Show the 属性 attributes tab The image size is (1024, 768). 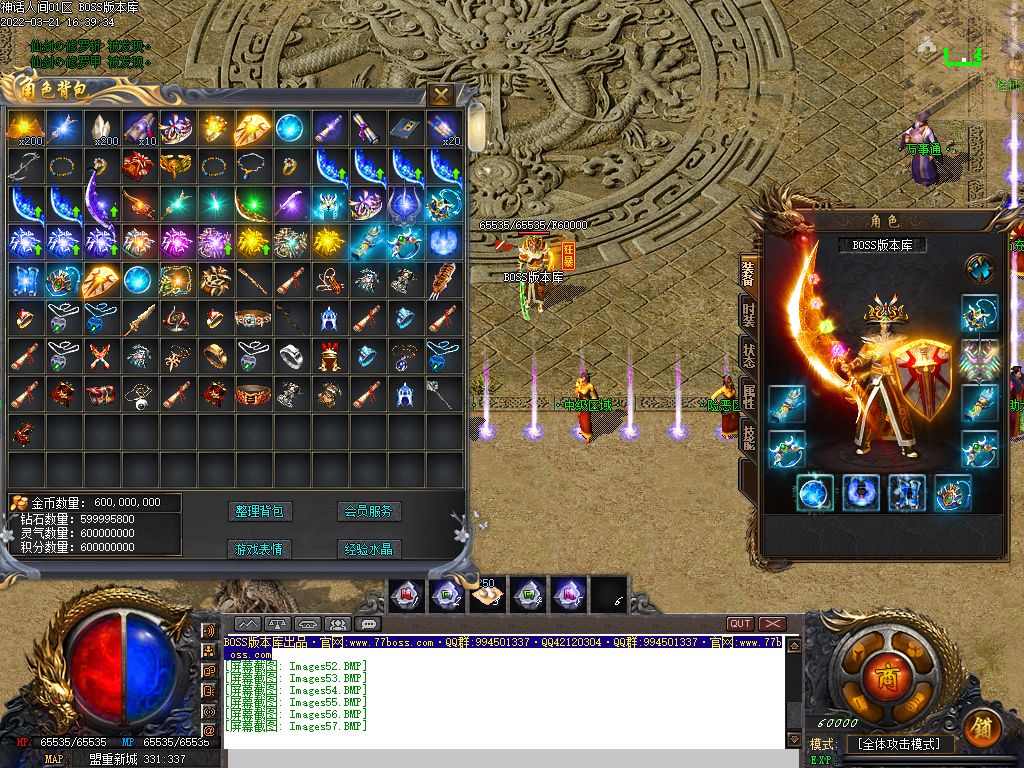[x=748, y=395]
